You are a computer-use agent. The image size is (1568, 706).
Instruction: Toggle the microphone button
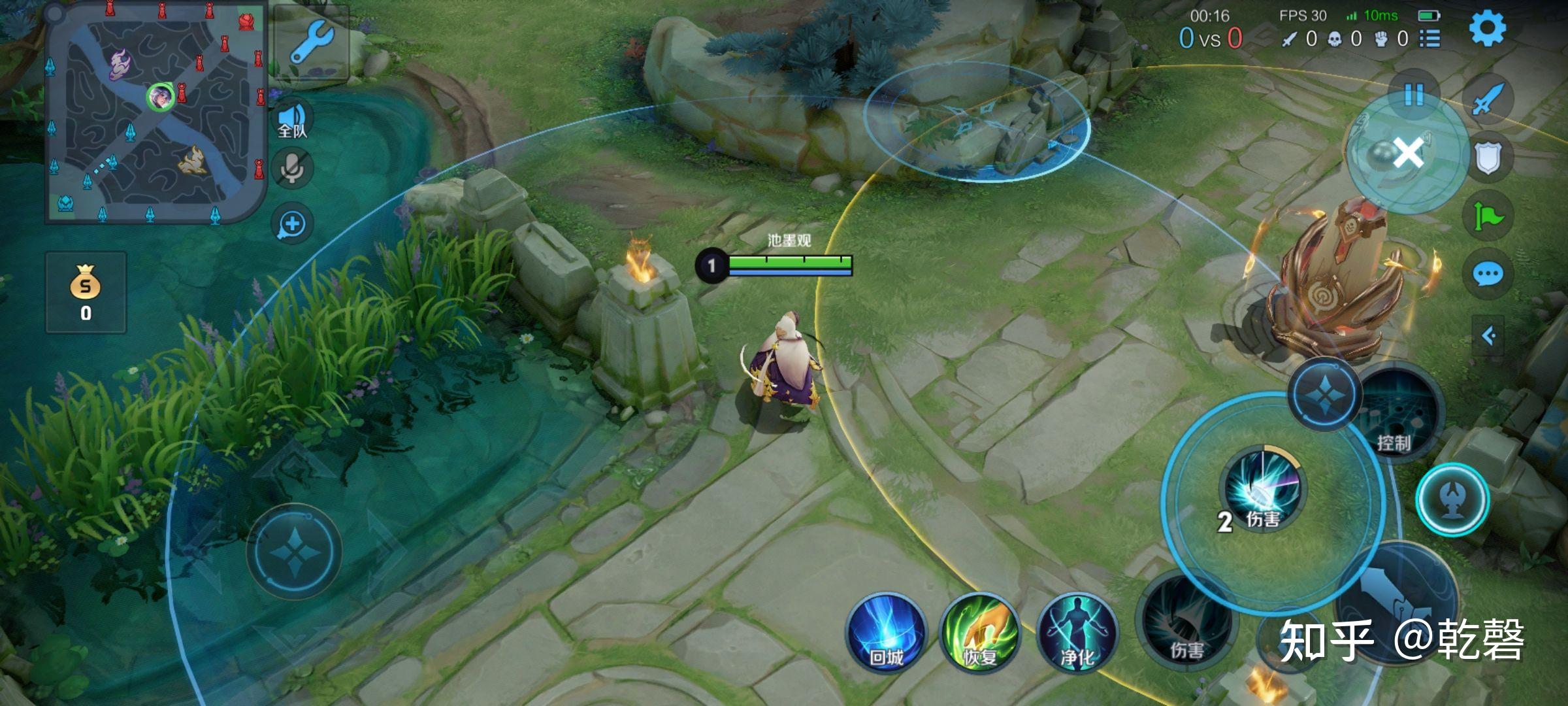click(292, 169)
